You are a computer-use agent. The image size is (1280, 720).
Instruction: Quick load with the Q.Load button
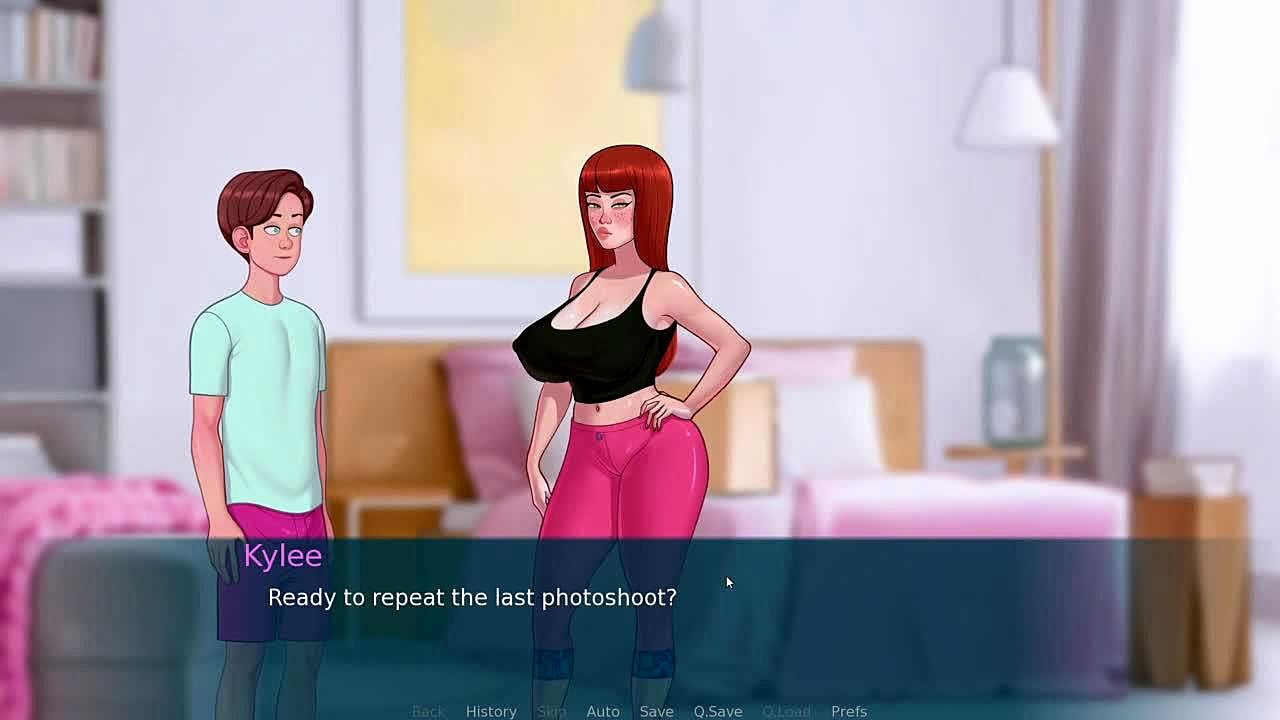tap(786, 711)
